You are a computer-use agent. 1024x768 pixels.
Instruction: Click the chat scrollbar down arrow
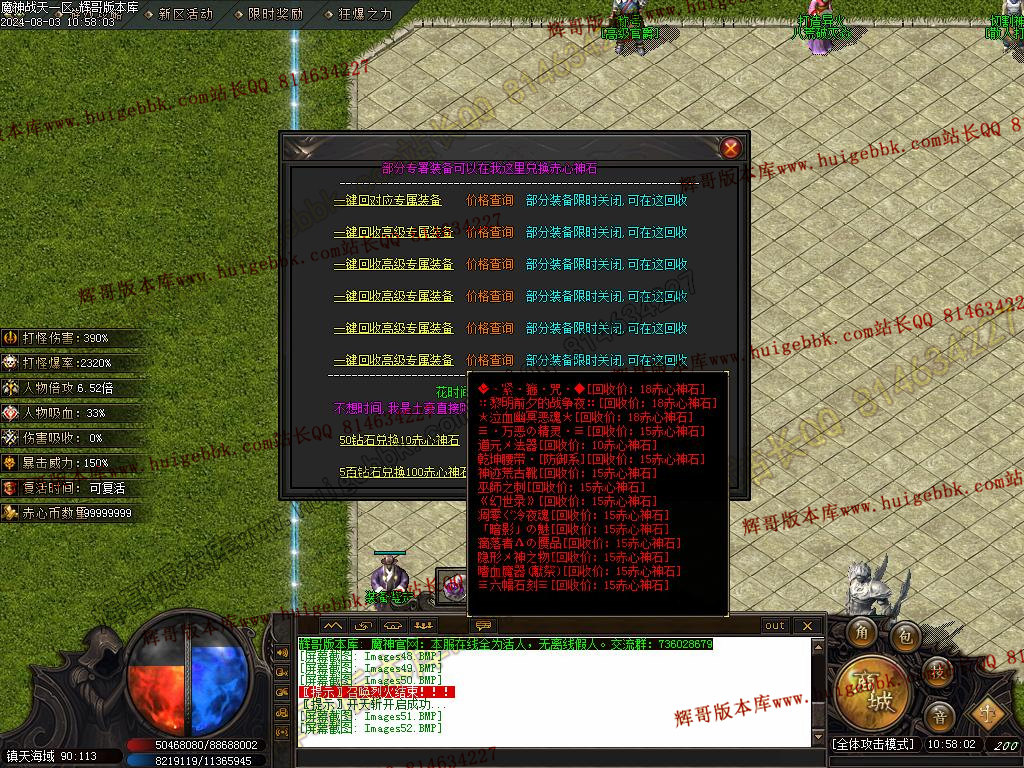819,738
